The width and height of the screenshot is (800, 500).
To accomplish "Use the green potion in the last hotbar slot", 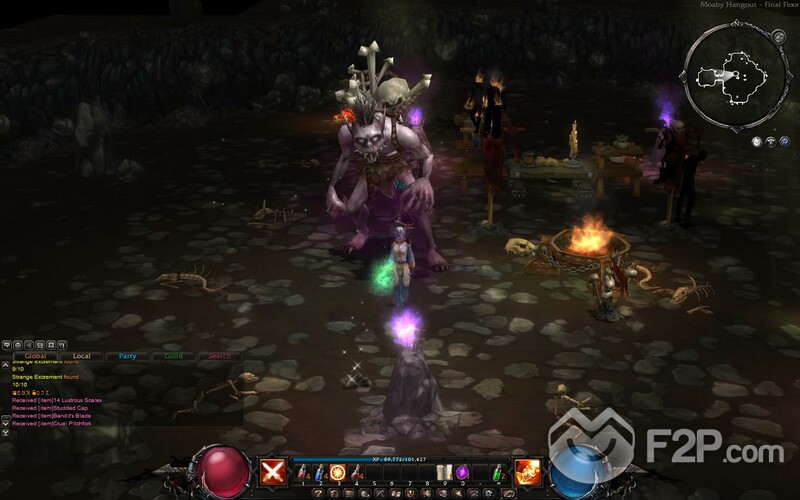I will [x=495, y=473].
